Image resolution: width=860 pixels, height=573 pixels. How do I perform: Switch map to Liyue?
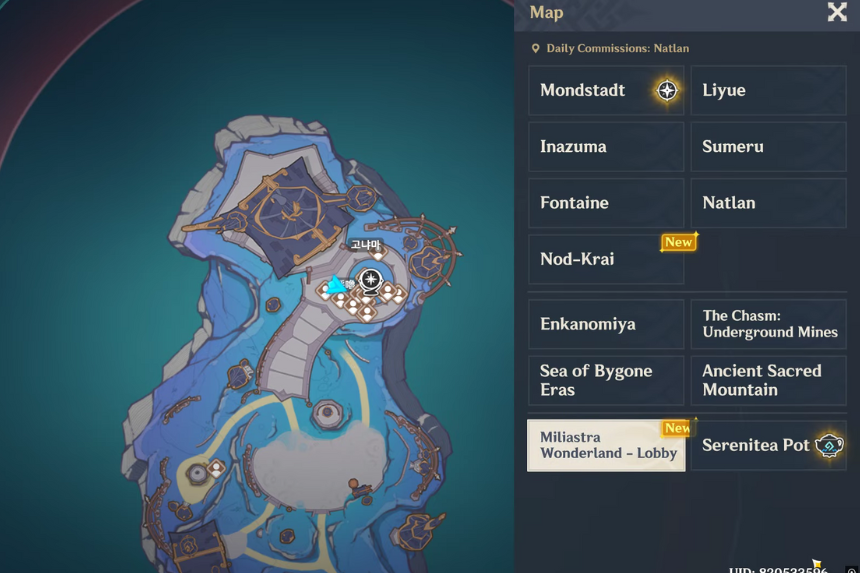coord(768,90)
